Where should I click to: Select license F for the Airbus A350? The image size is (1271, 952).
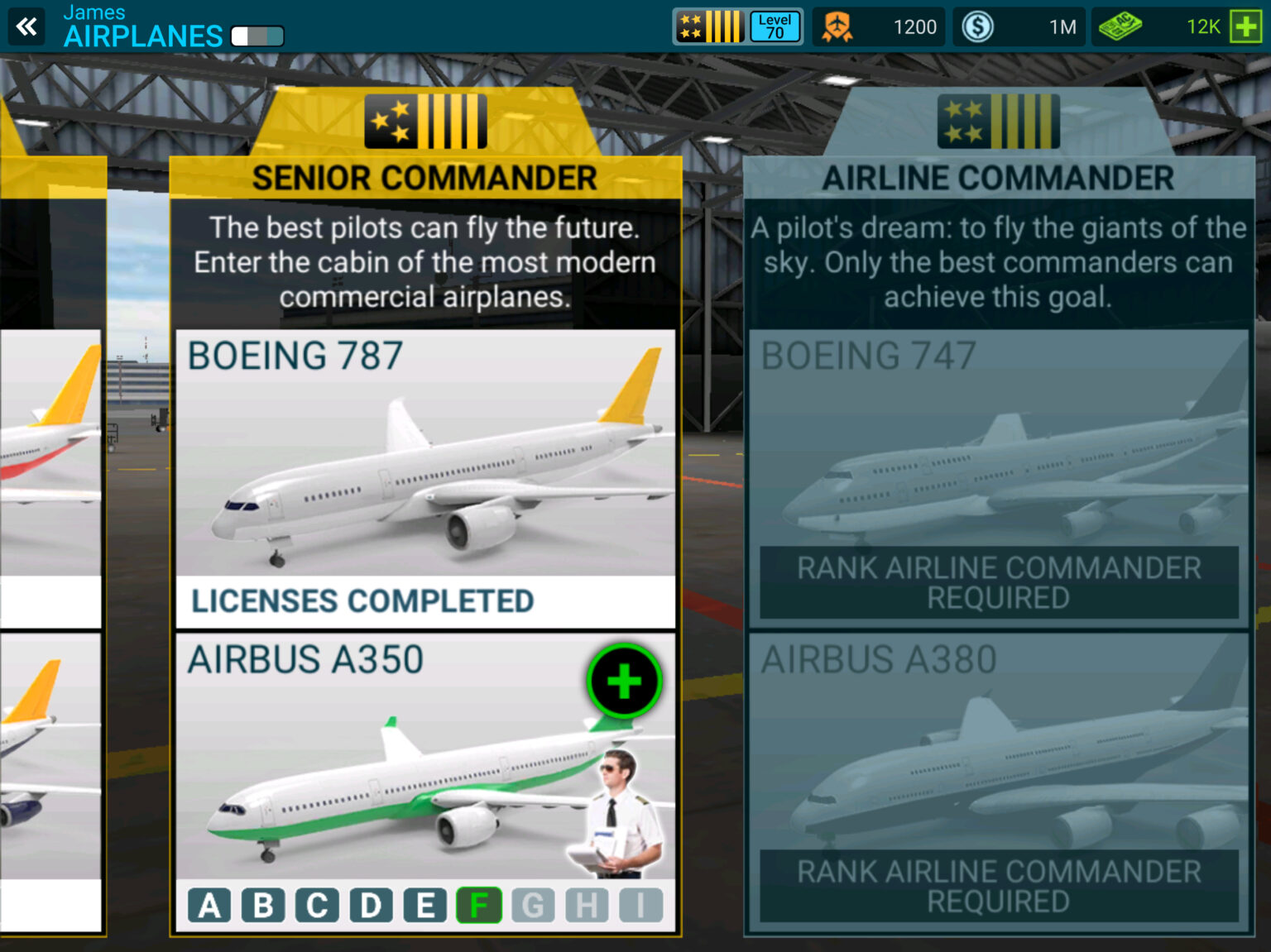[480, 906]
